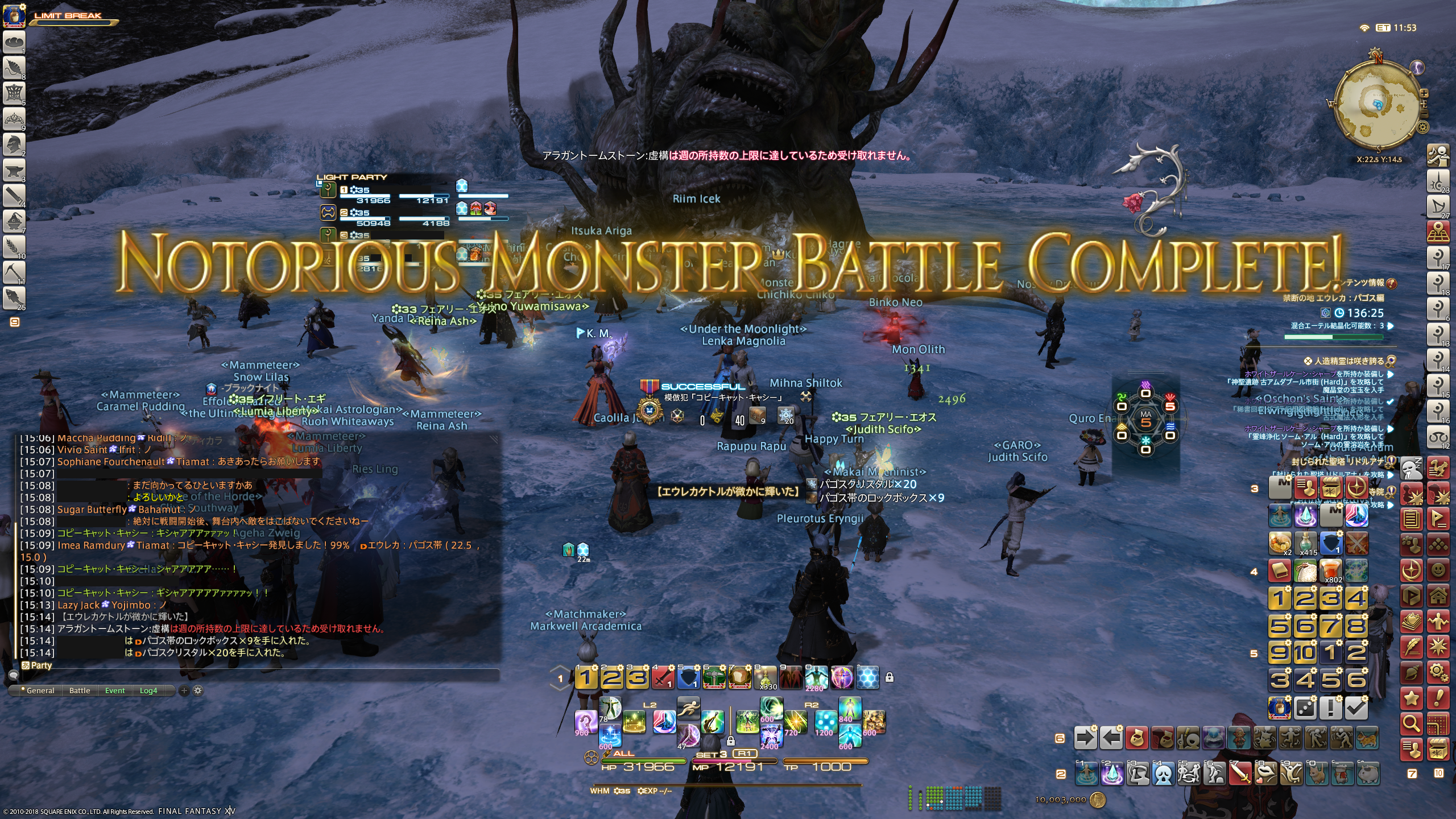The width and height of the screenshot is (1456, 819).
Task: Use the potion stack showing x330
Action: [x=766, y=677]
